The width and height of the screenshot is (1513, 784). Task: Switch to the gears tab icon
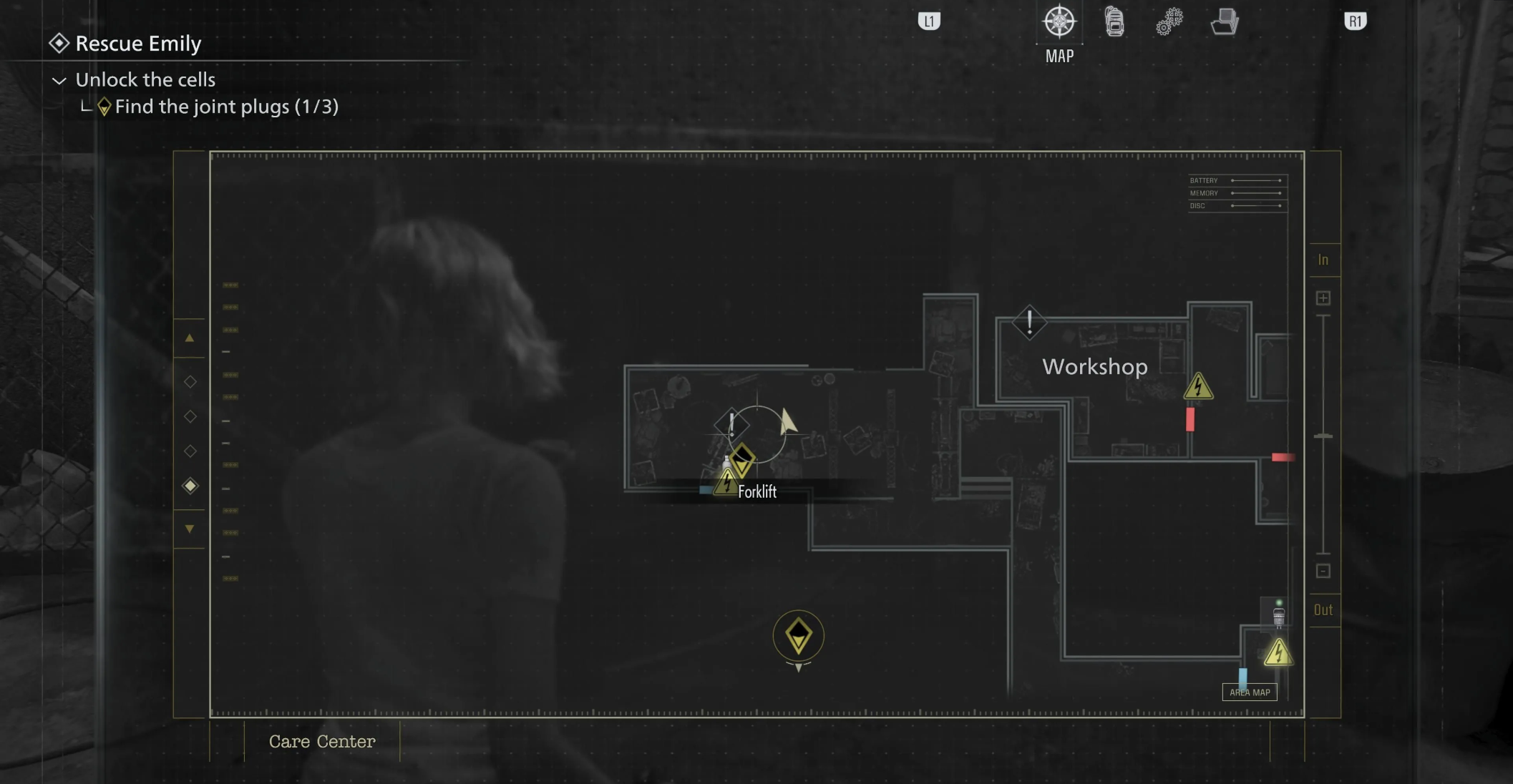click(x=1169, y=22)
